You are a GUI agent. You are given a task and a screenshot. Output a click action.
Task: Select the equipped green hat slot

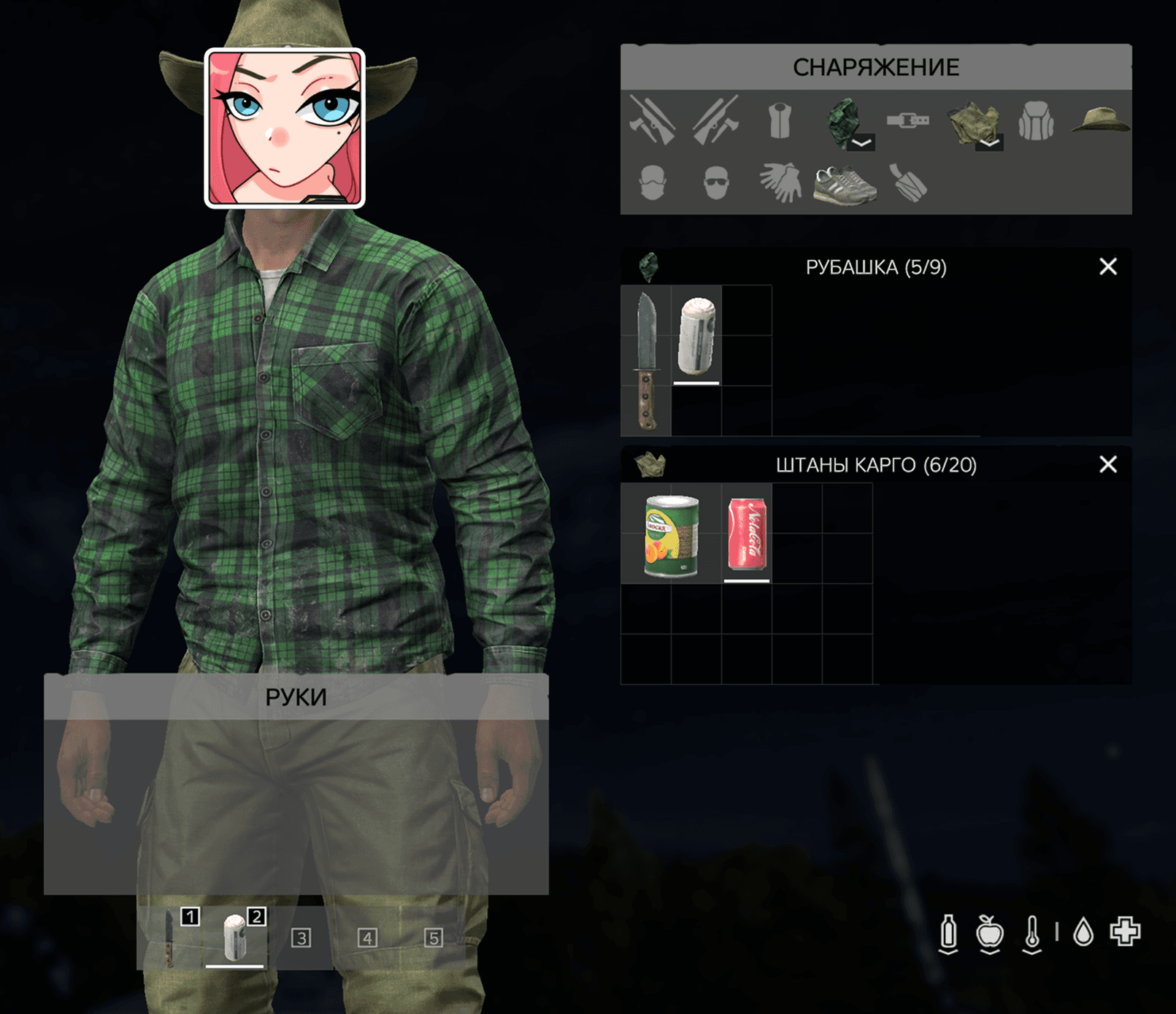point(1100,120)
